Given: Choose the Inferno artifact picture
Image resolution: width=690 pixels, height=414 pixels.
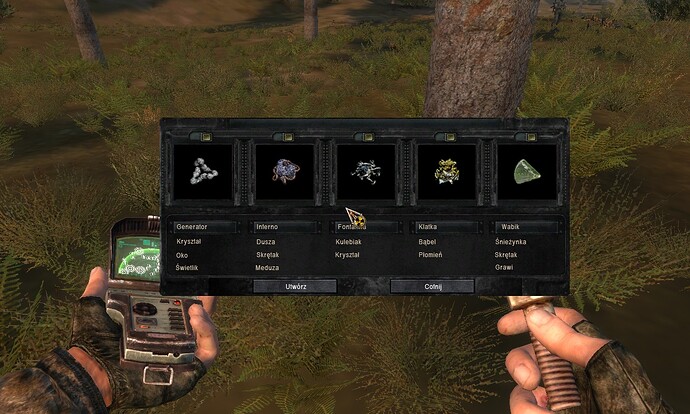Looking at the screenshot, I should pos(285,170).
